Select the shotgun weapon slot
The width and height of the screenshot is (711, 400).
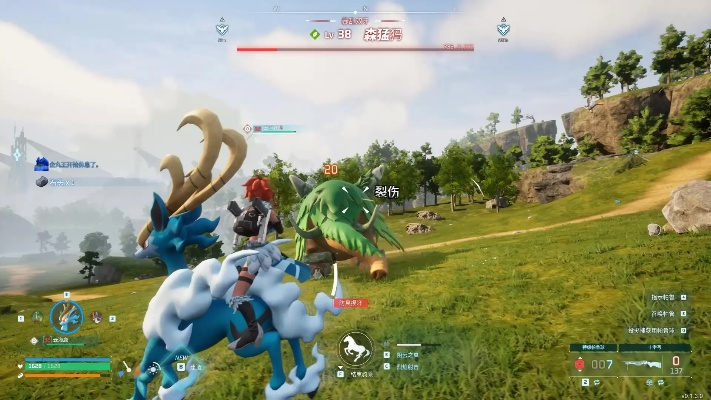pos(638,364)
